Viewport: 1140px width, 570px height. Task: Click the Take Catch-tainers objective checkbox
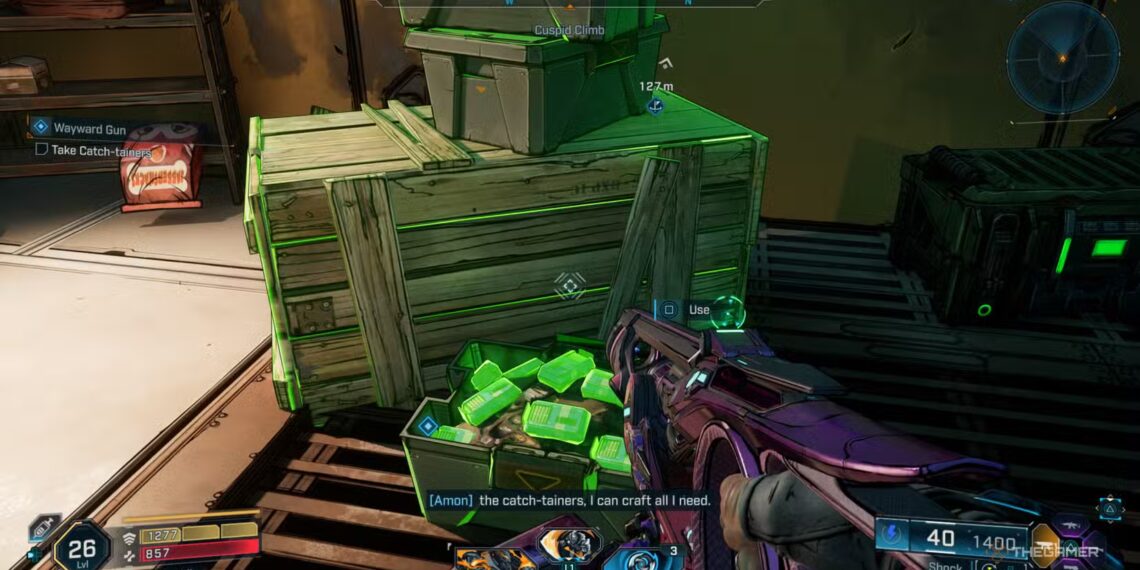tap(41, 150)
